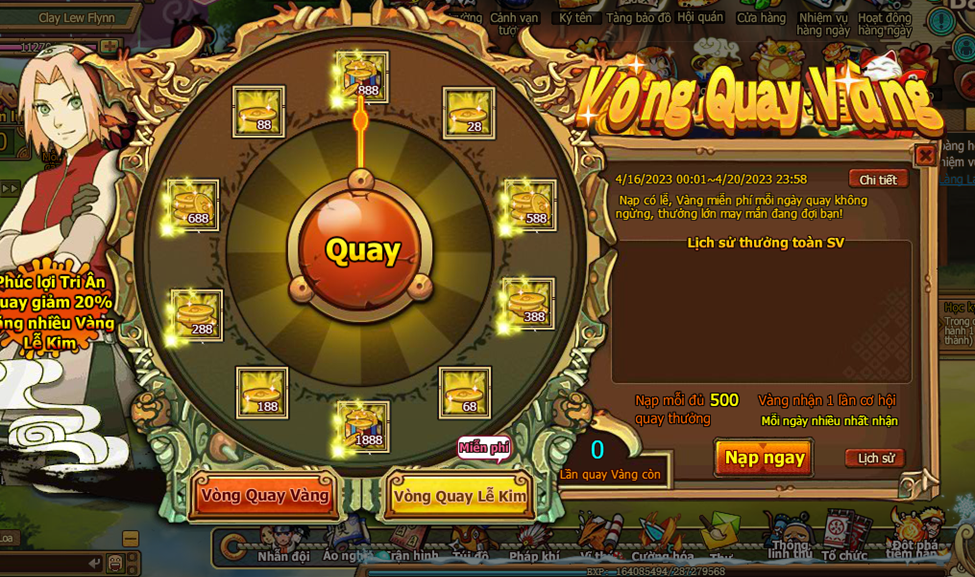The image size is (975, 577).
Task: Open the Hội quán guild hall
Action: click(700, 17)
